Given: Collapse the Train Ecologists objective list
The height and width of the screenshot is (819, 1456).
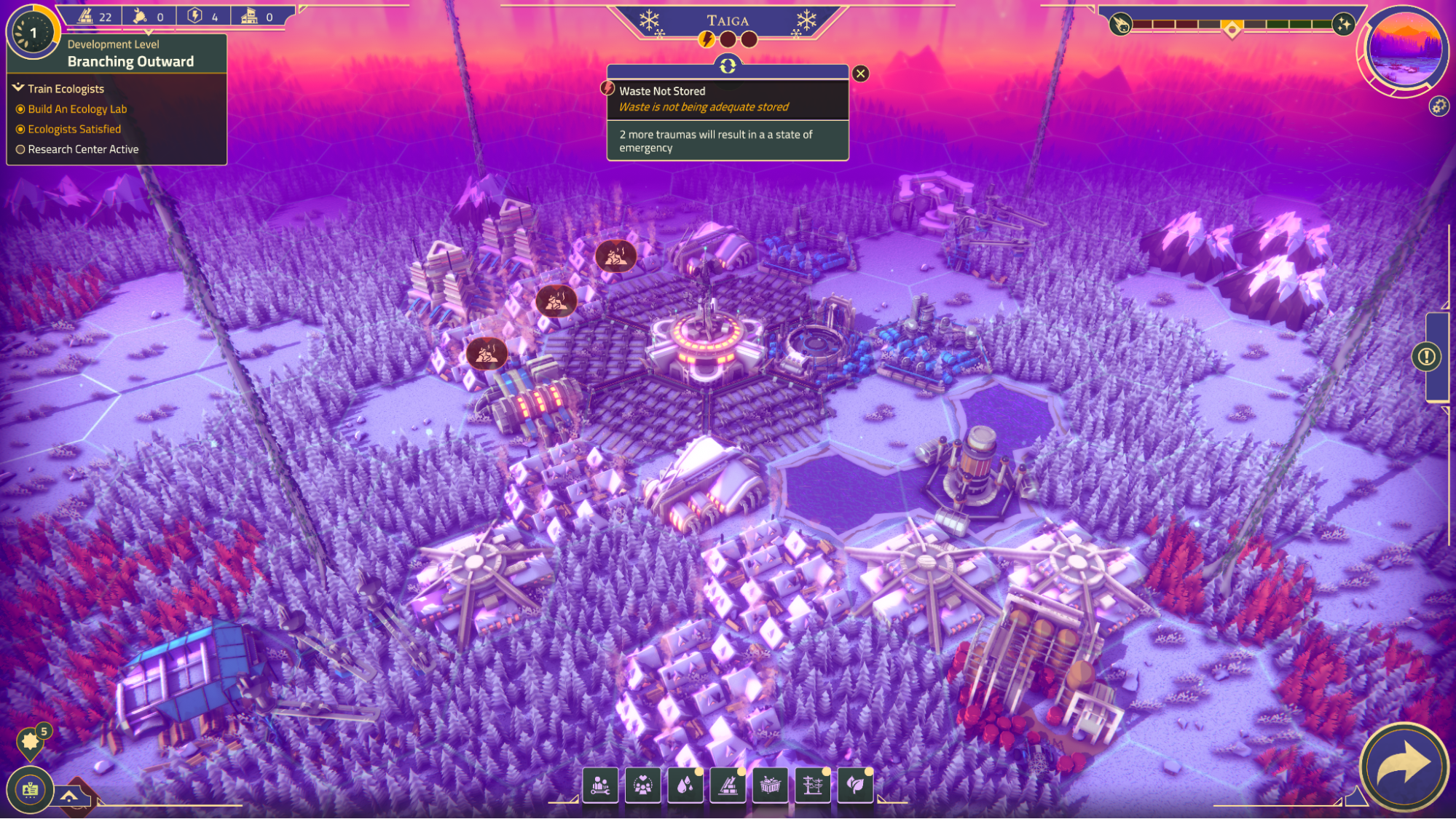Looking at the screenshot, I should pyautogui.click(x=19, y=88).
